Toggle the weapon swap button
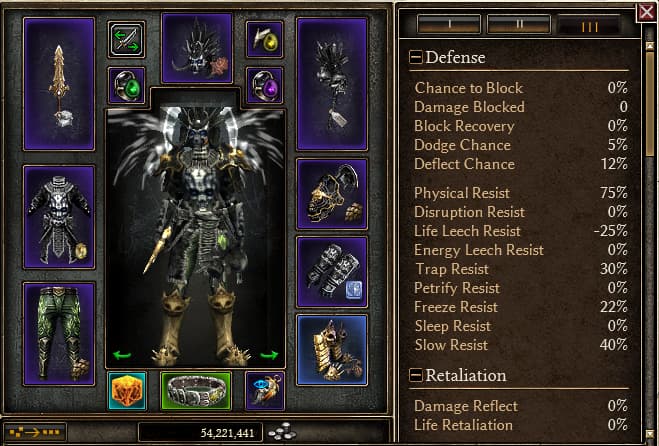The height and width of the screenshot is (446, 659). [126, 39]
